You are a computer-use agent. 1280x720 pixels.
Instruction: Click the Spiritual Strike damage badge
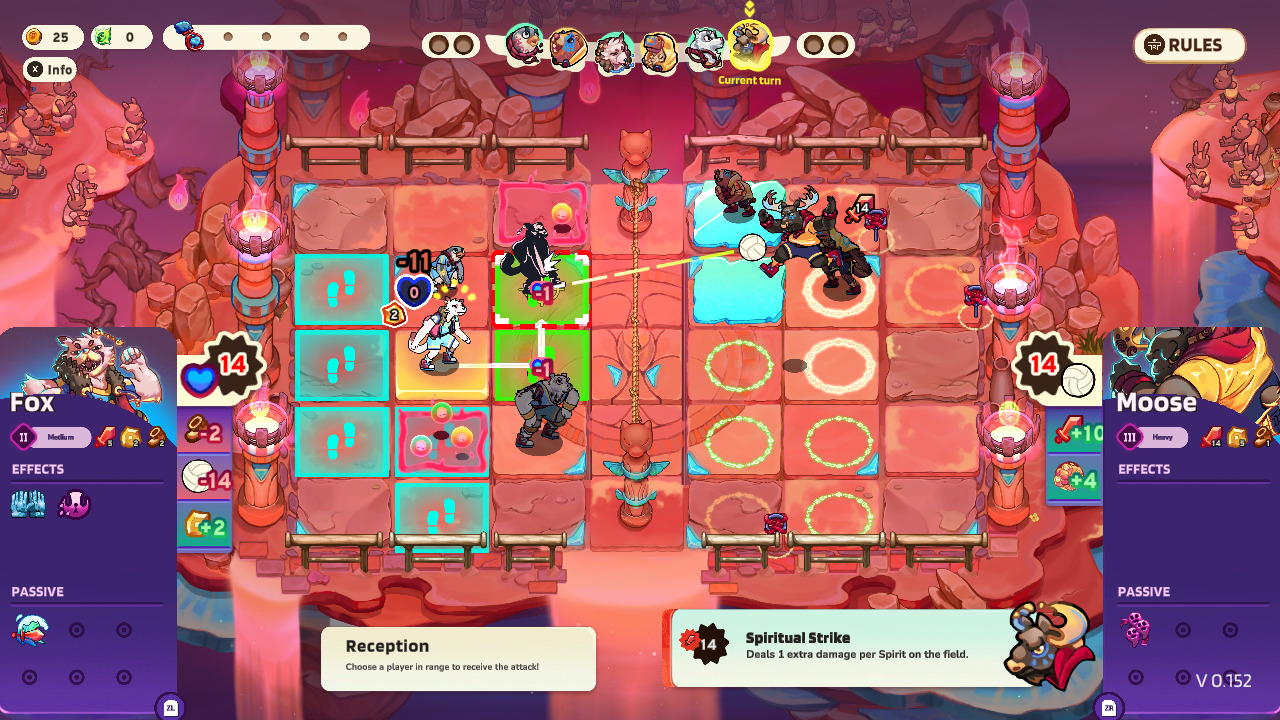tap(708, 645)
